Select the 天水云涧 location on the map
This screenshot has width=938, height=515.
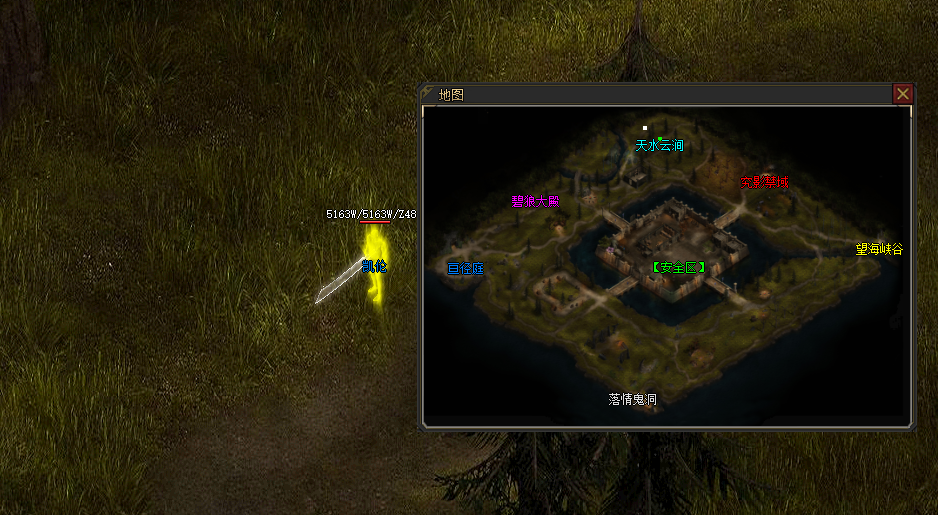pos(659,146)
